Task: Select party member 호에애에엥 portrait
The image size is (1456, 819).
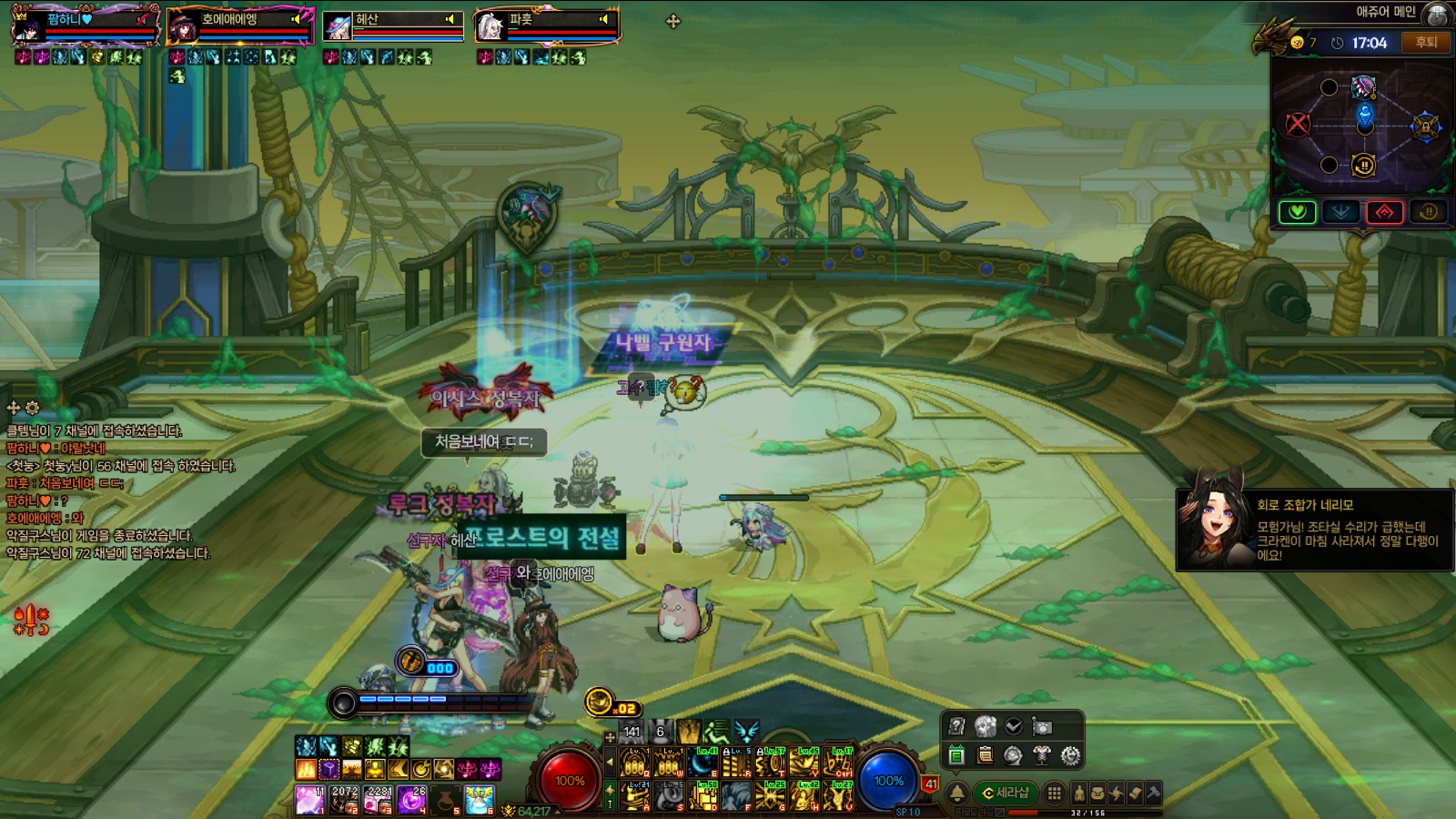Action: (184, 27)
